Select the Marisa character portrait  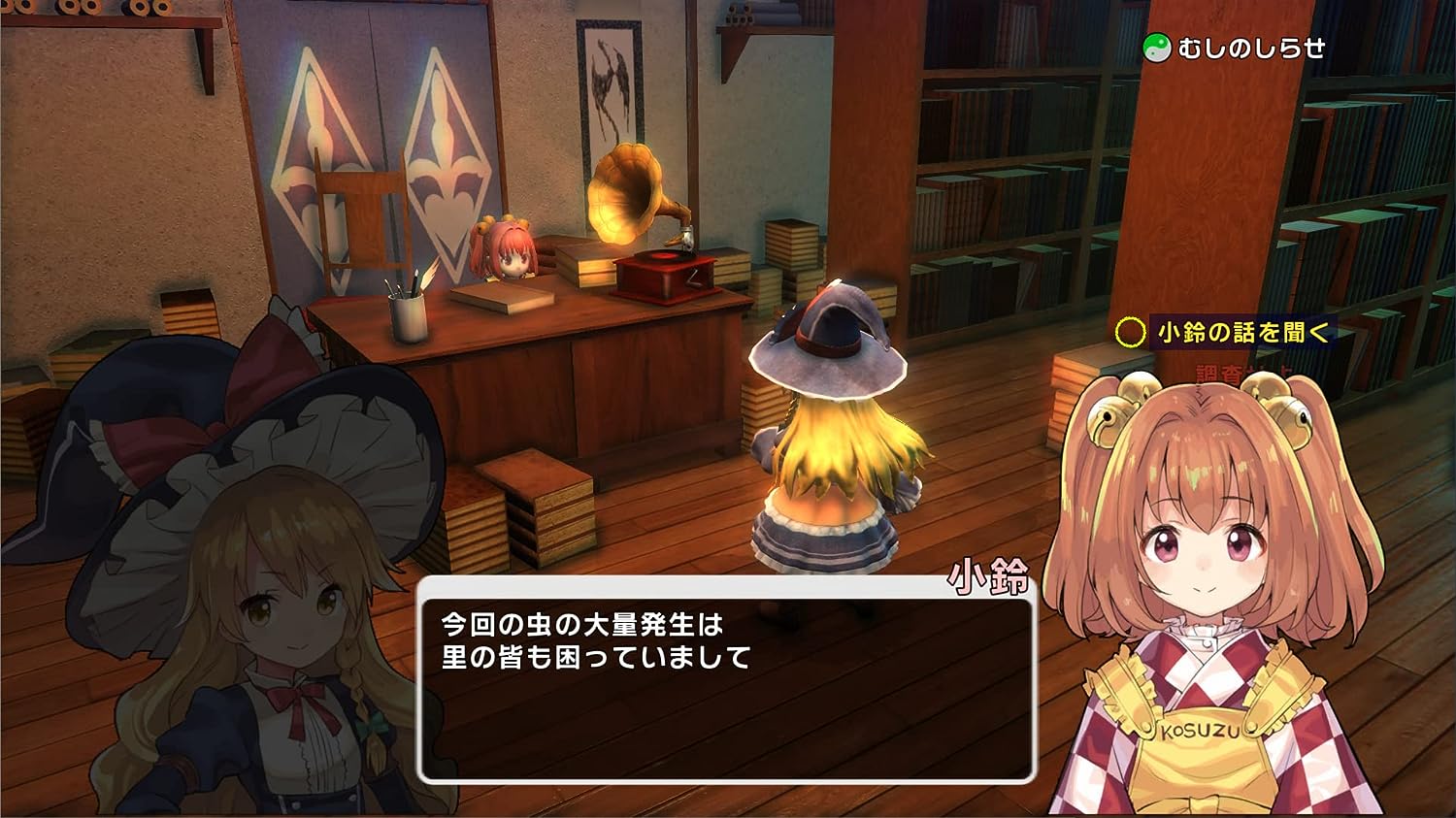point(272,602)
